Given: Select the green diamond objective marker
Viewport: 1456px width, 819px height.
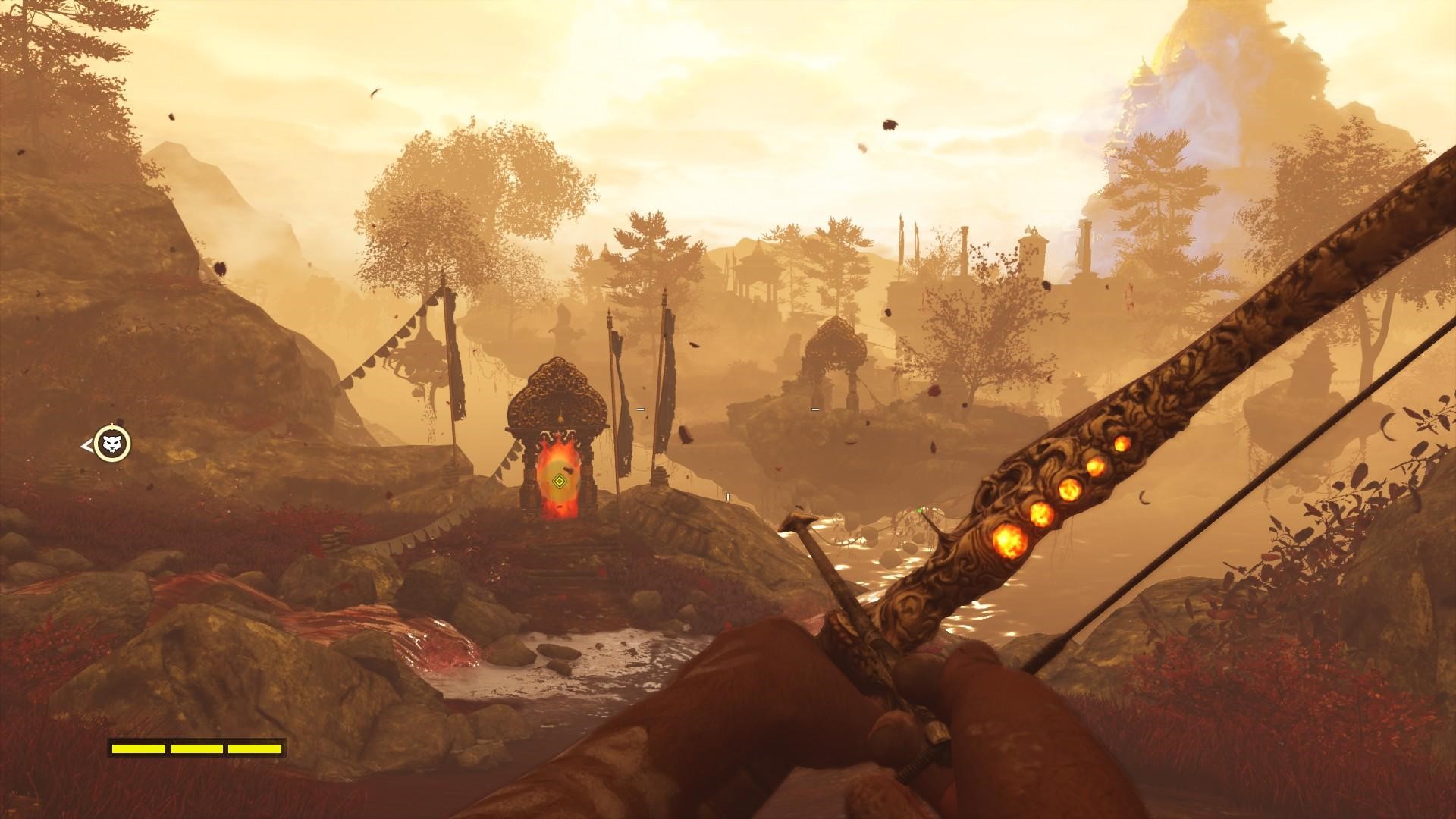Looking at the screenshot, I should tap(559, 480).
